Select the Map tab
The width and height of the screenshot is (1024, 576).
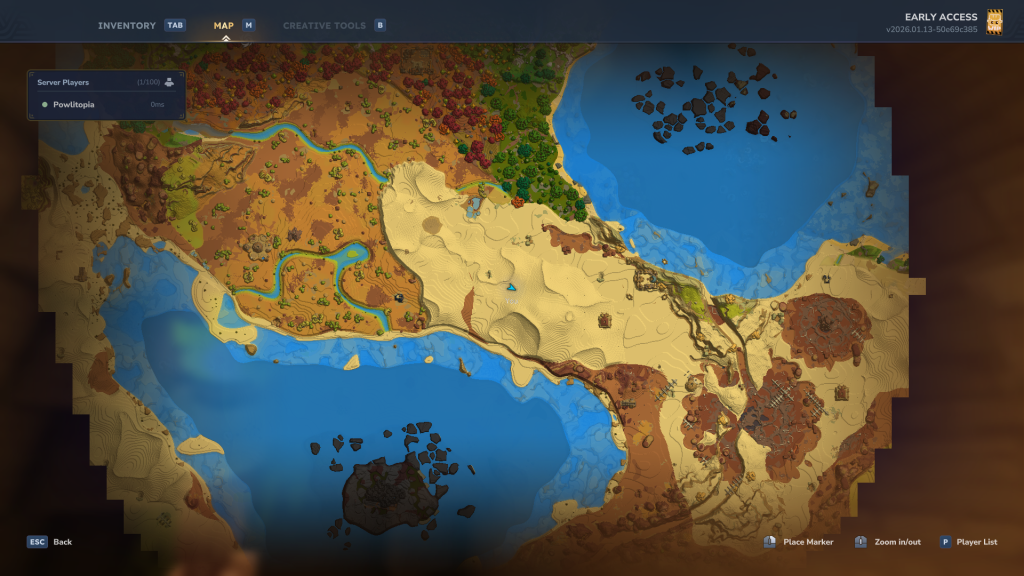tap(224, 25)
